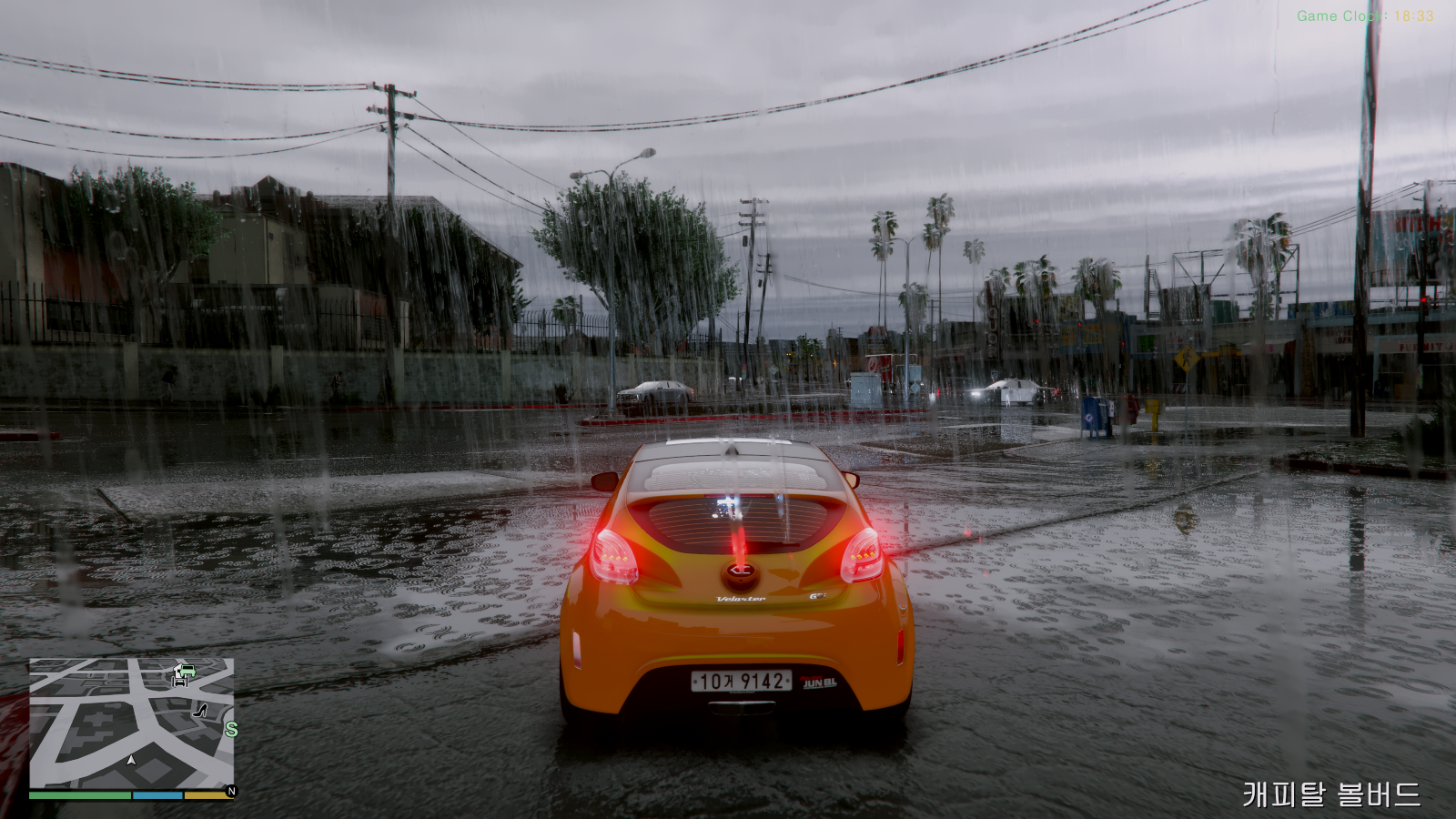Click the N compass circle on the minimap

click(x=232, y=790)
